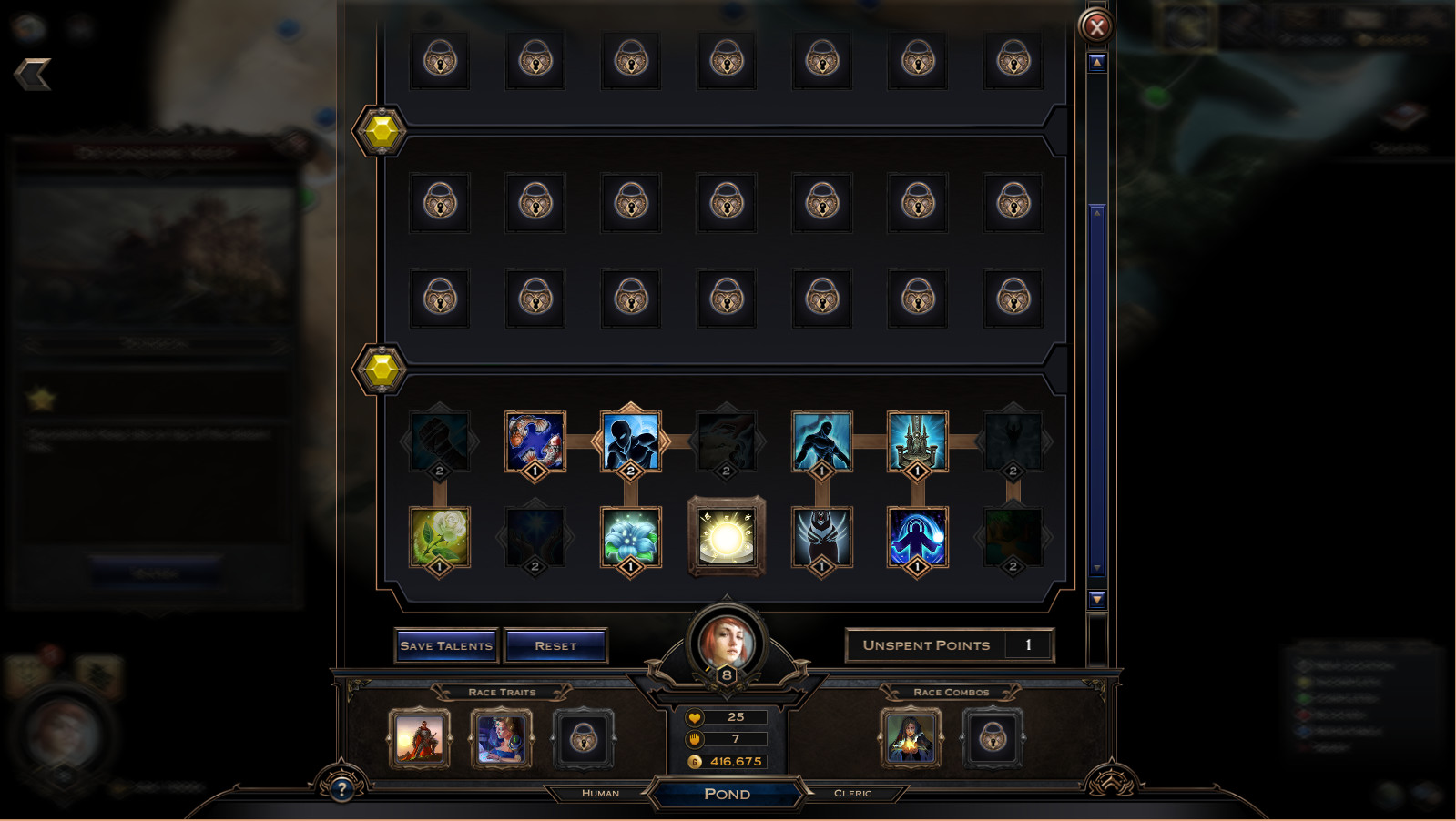Click the locked Race Traits slot
Image resolution: width=1456 pixels, height=821 pixels.
pyautogui.click(x=585, y=740)
